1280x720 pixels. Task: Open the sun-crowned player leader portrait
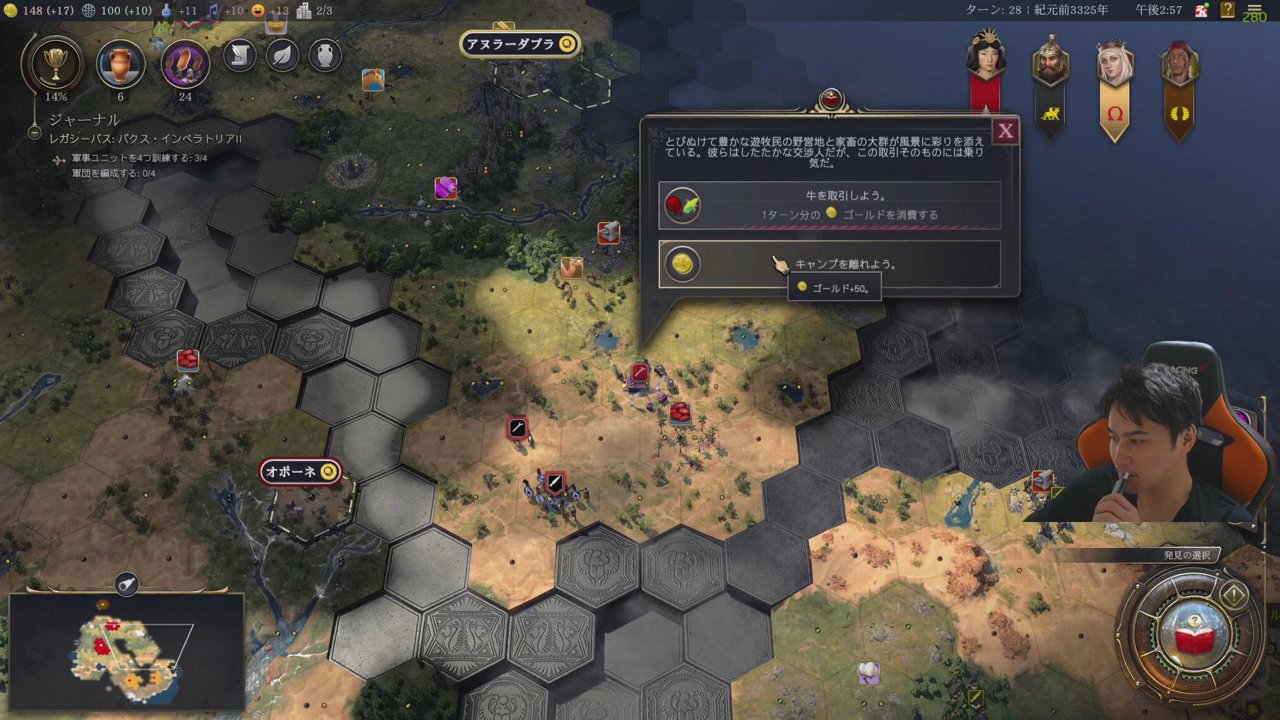coord(985,55)
